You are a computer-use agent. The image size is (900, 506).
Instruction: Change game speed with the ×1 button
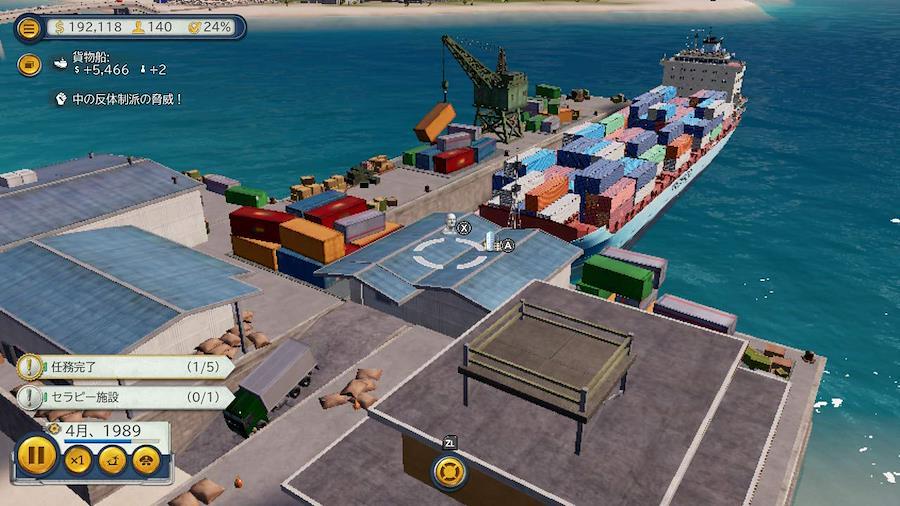[78, 460]
